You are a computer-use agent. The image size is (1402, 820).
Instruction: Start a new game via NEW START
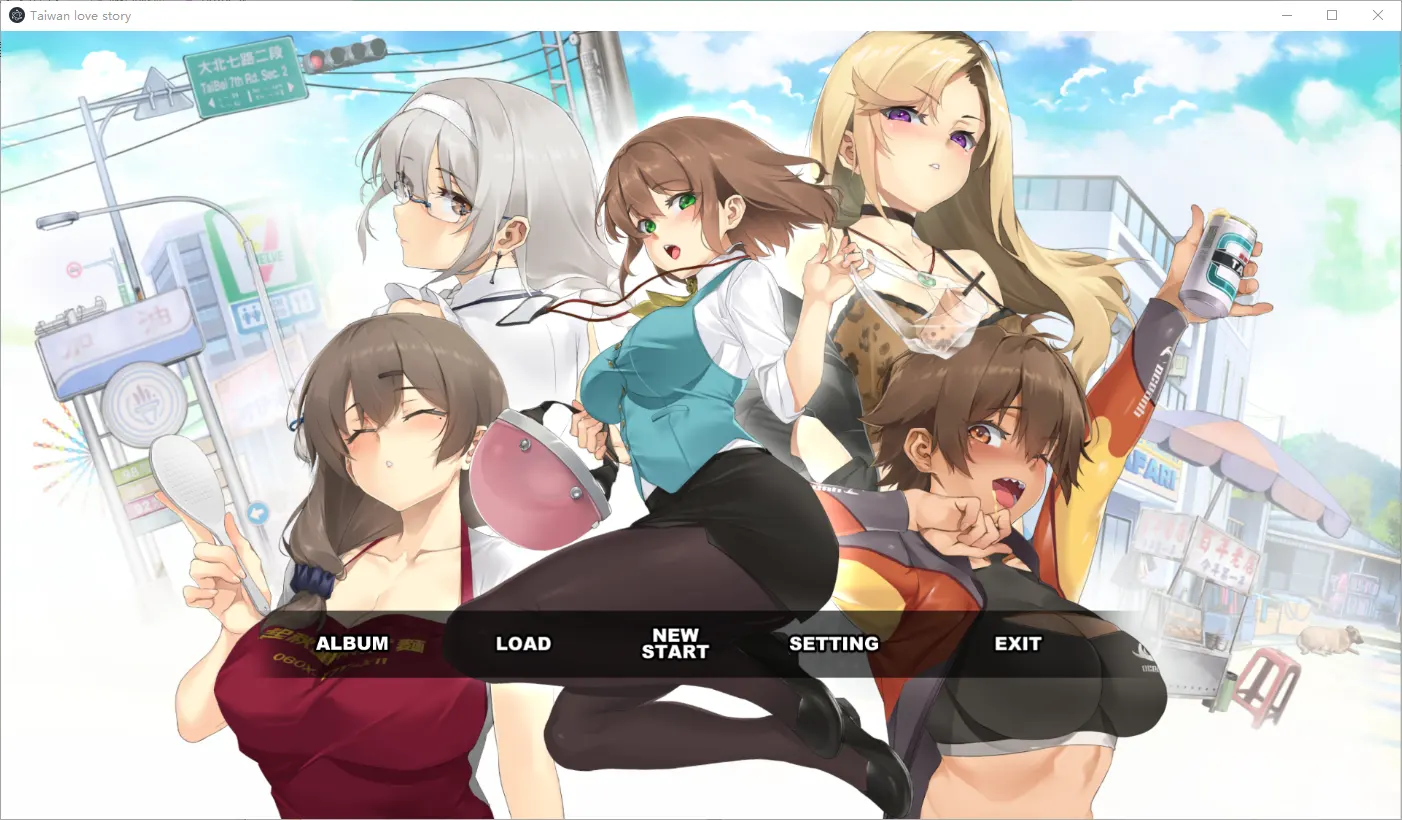click(x=675, y=643)
